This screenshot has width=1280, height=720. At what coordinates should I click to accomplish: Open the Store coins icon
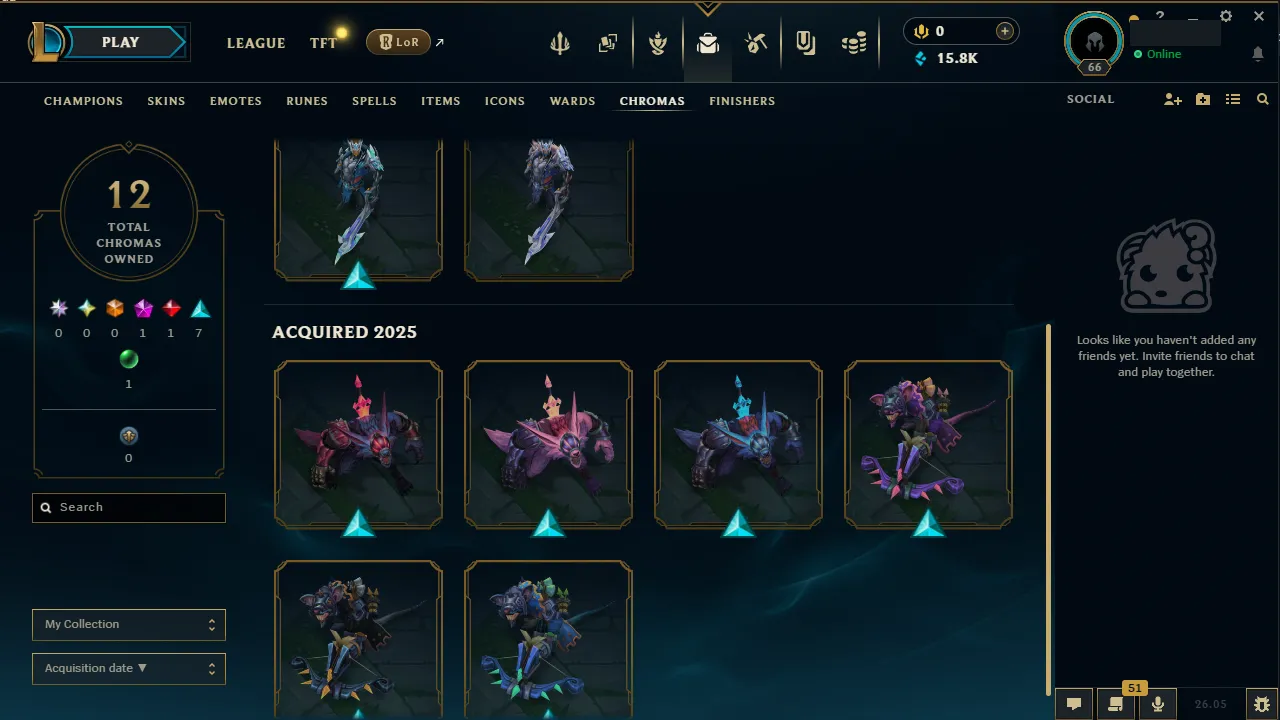(x=853, y=42)
